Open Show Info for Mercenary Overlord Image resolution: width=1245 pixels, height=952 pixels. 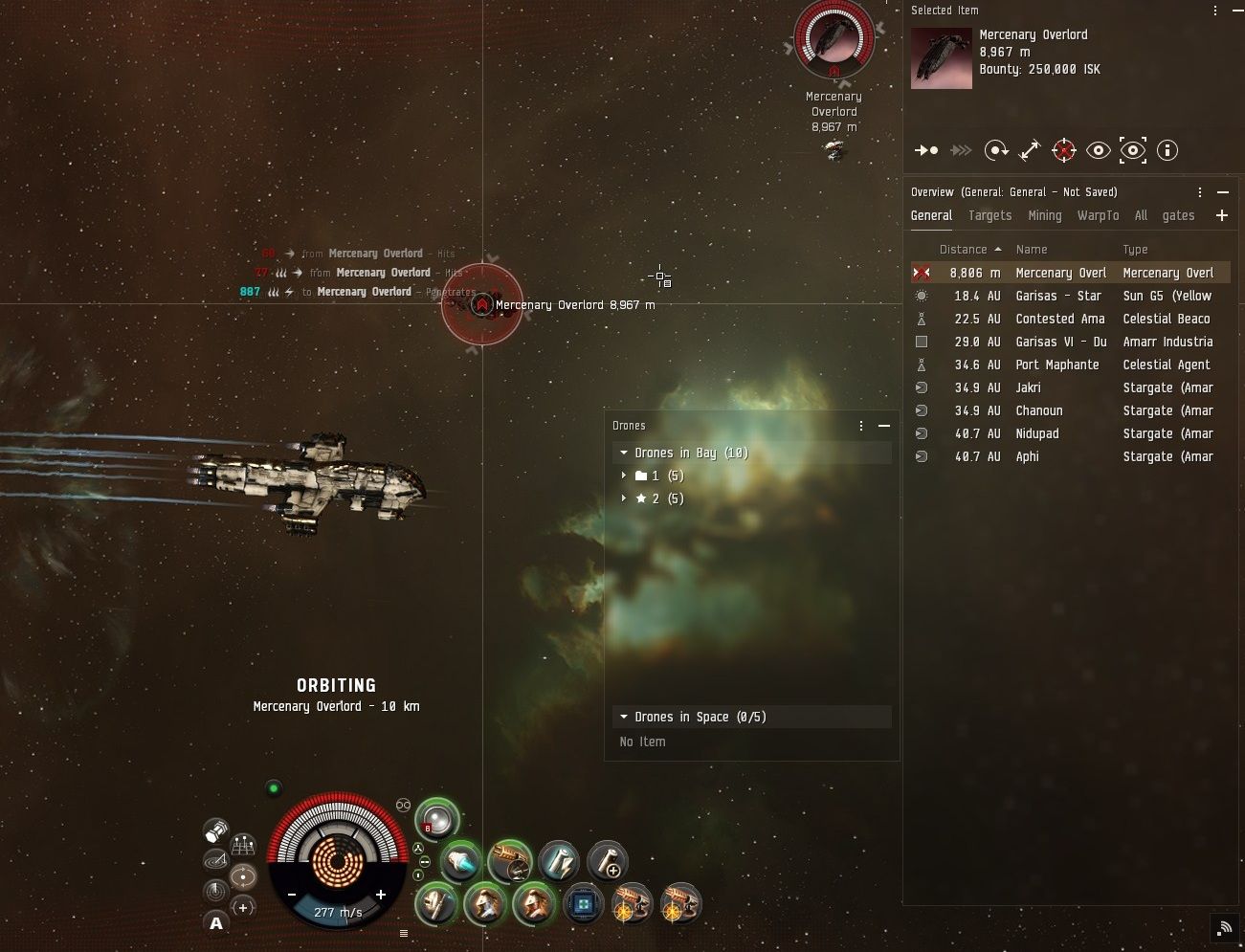[x=1167, y=150]
